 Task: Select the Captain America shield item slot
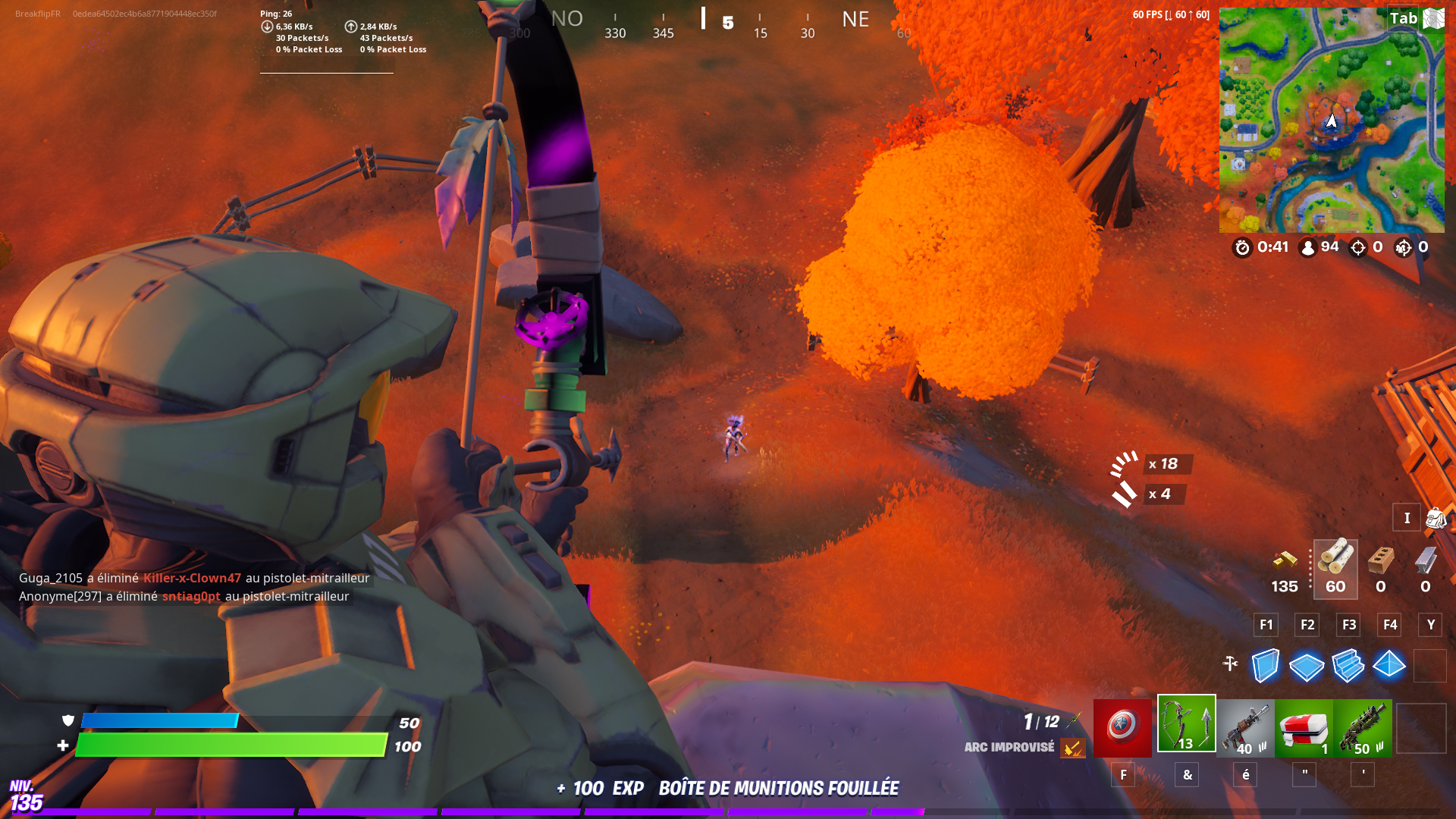(1123, 726)
